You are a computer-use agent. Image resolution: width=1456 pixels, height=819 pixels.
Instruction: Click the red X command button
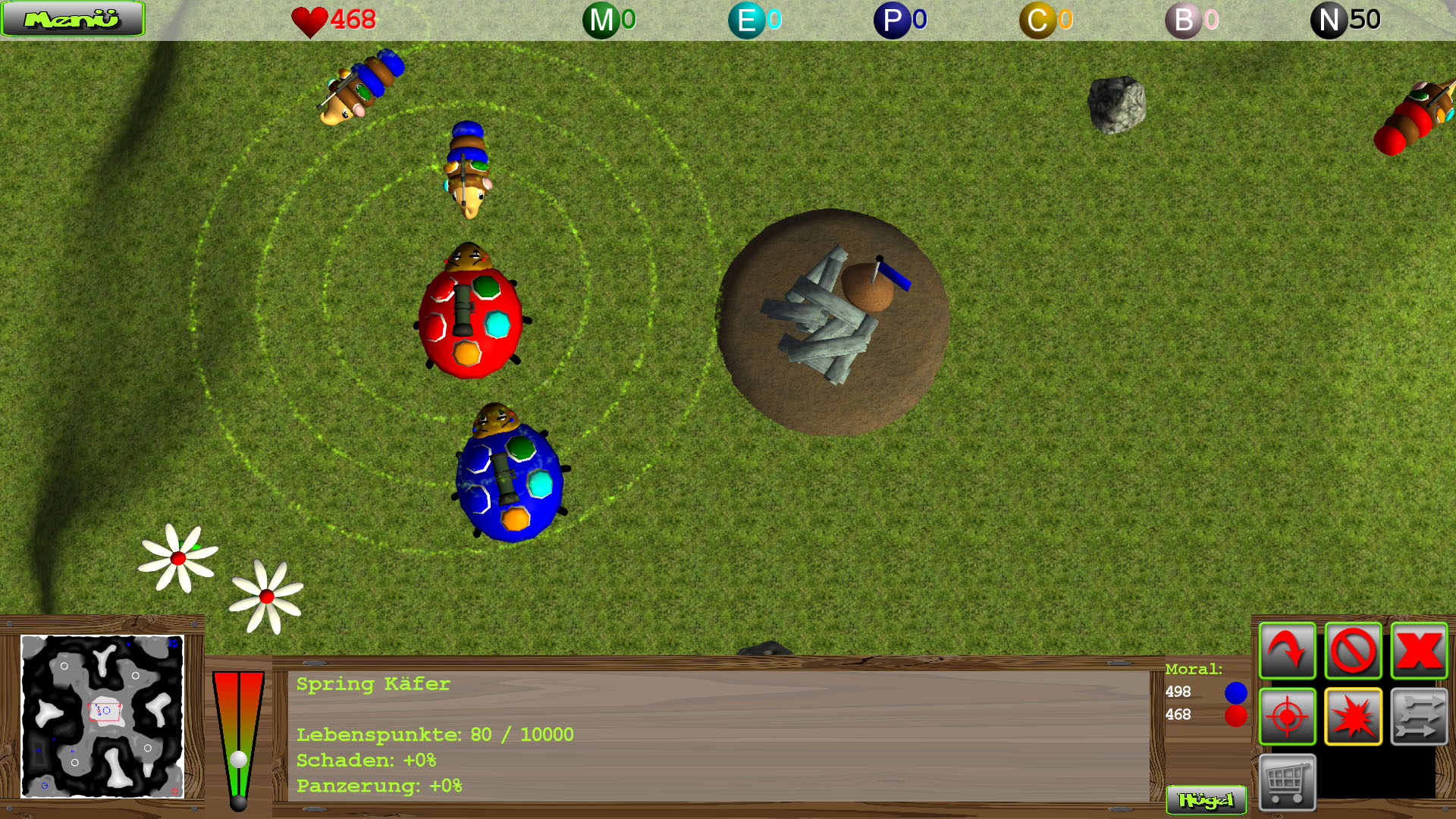pyautogui.click(x=1419, y=651)
